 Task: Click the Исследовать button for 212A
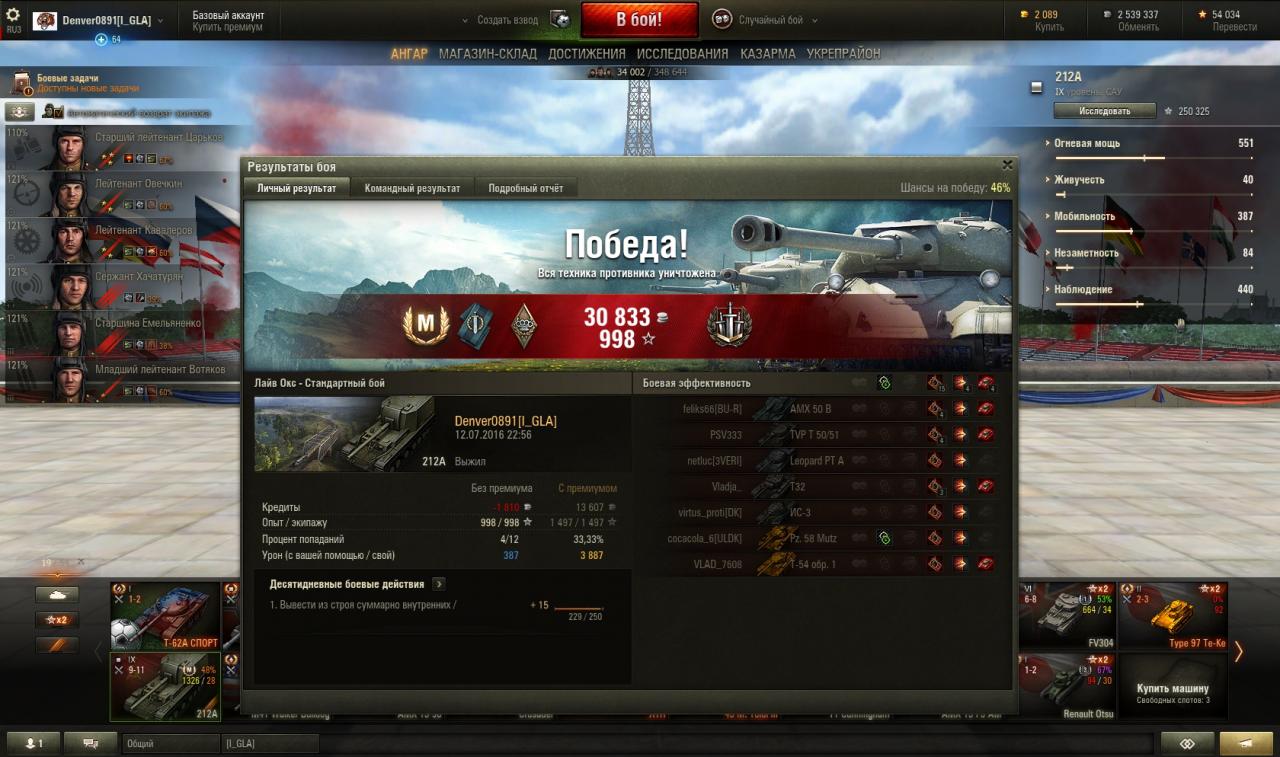click(x=1104, y=111)
